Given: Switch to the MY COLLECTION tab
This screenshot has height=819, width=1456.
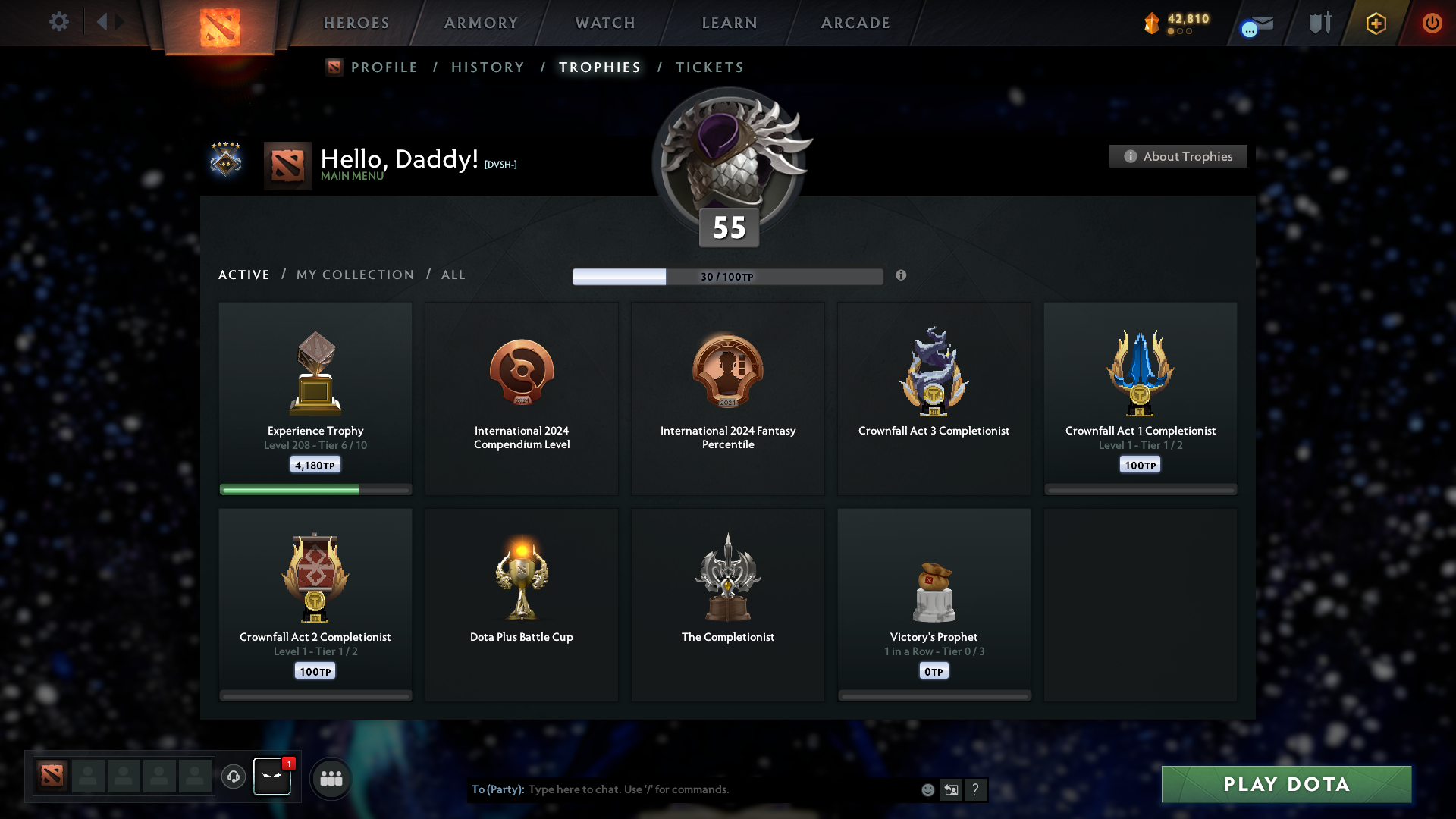Looking at the screenshot, I should point(354,275).
